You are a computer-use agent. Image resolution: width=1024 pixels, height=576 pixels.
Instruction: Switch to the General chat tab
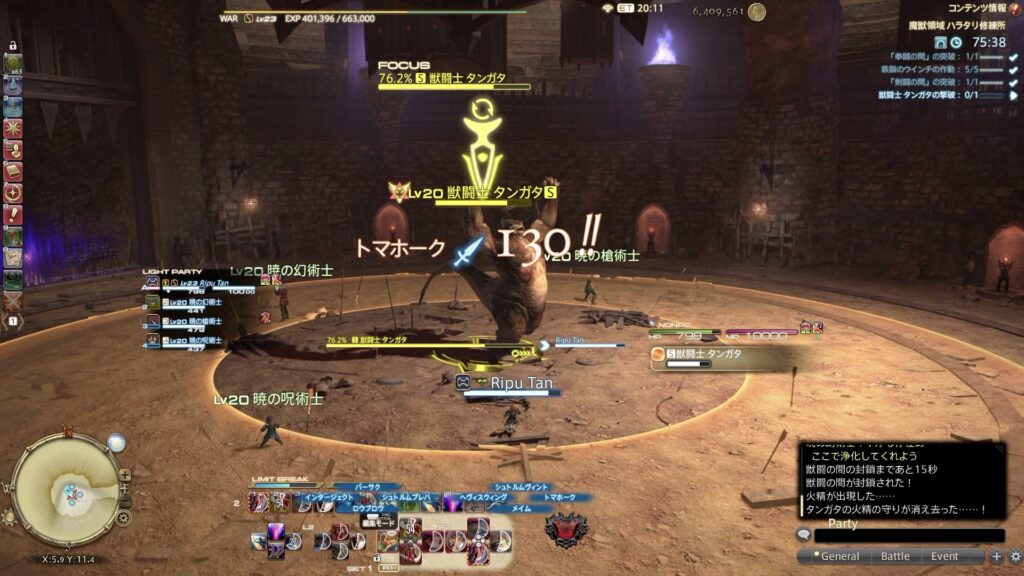(x=840, y=556)
